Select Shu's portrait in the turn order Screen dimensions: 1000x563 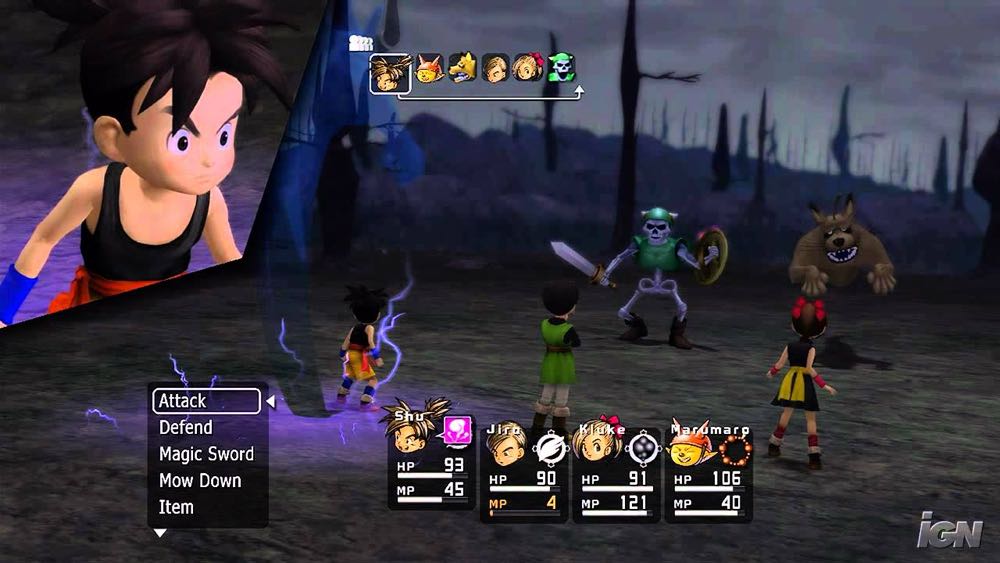click(390, 72)
